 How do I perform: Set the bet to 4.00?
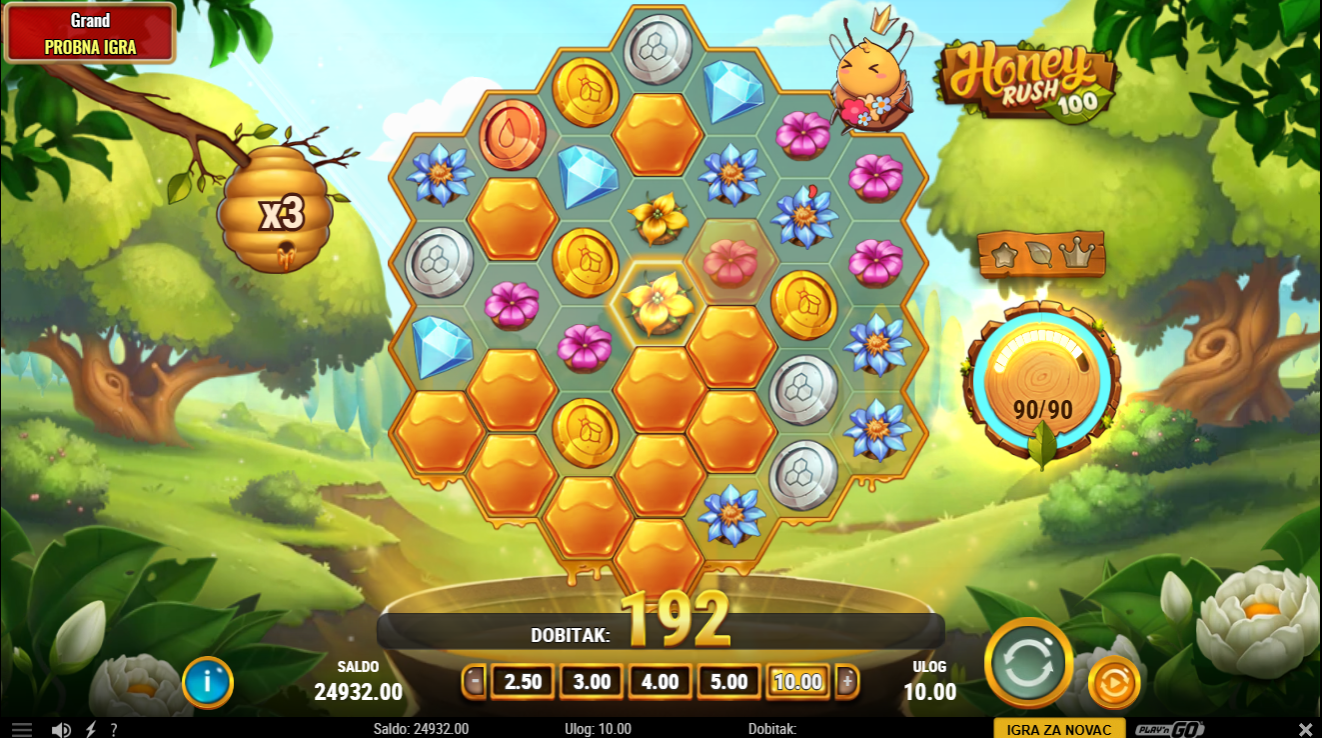coord(660,682)
